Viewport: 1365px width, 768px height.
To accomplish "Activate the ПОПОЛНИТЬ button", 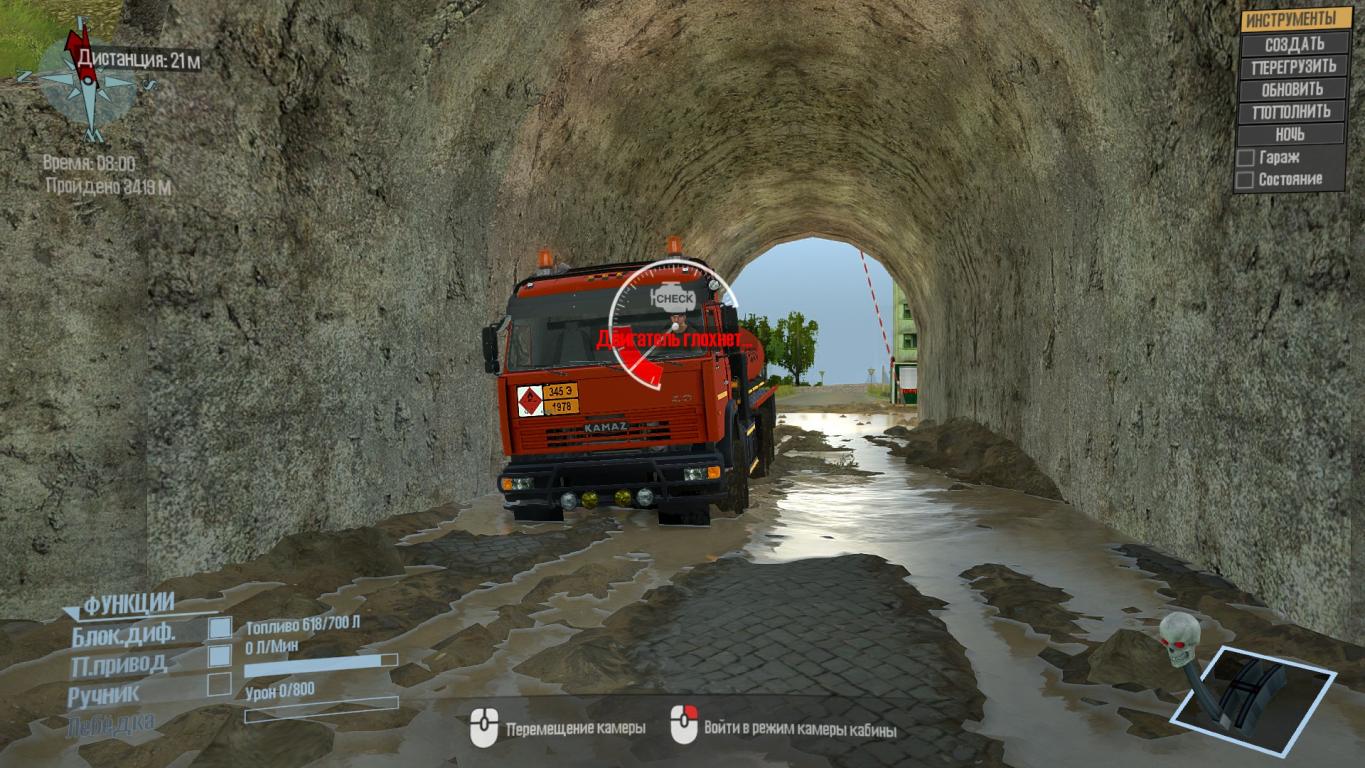I will (1294, 112).
